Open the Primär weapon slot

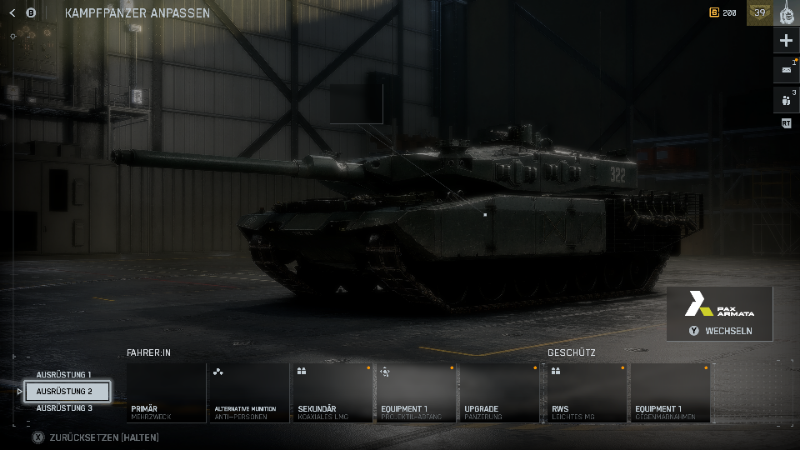pos(166,392)
